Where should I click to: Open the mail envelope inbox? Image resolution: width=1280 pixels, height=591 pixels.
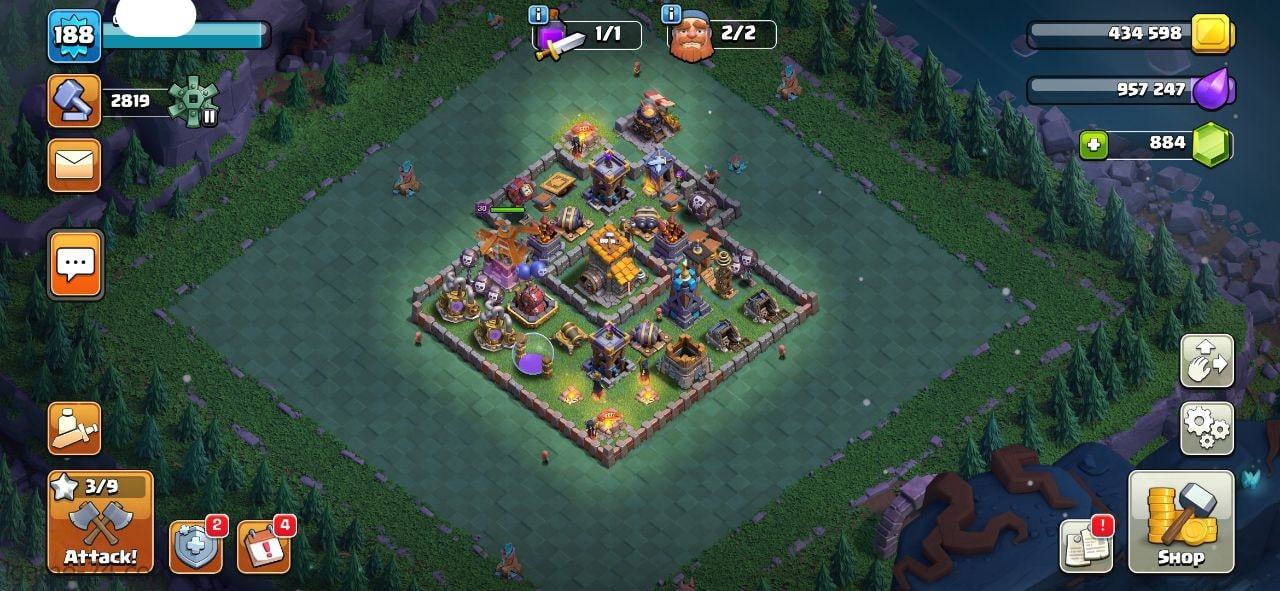coord(75,164)
